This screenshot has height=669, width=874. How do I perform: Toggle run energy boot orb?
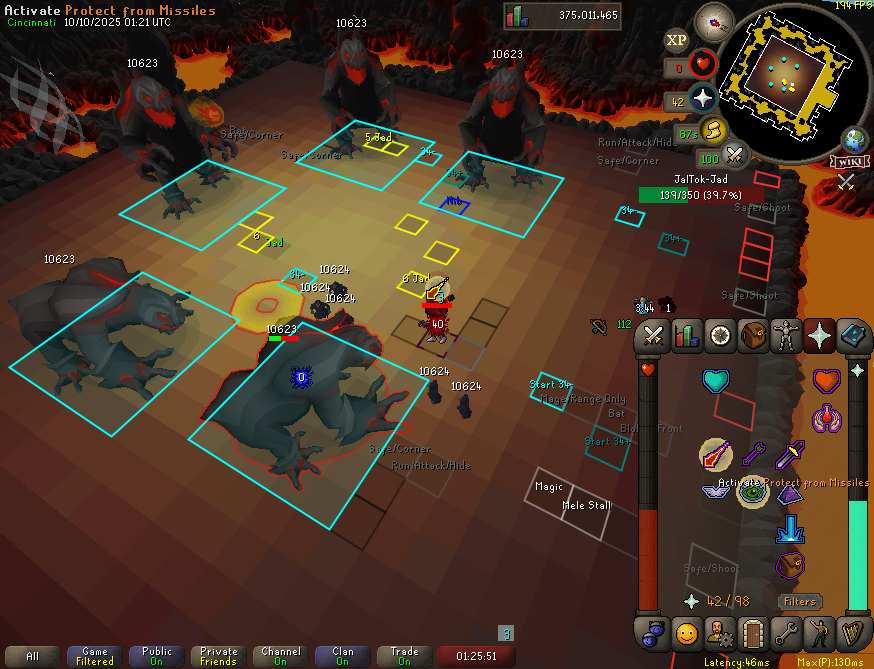(713, 131)
